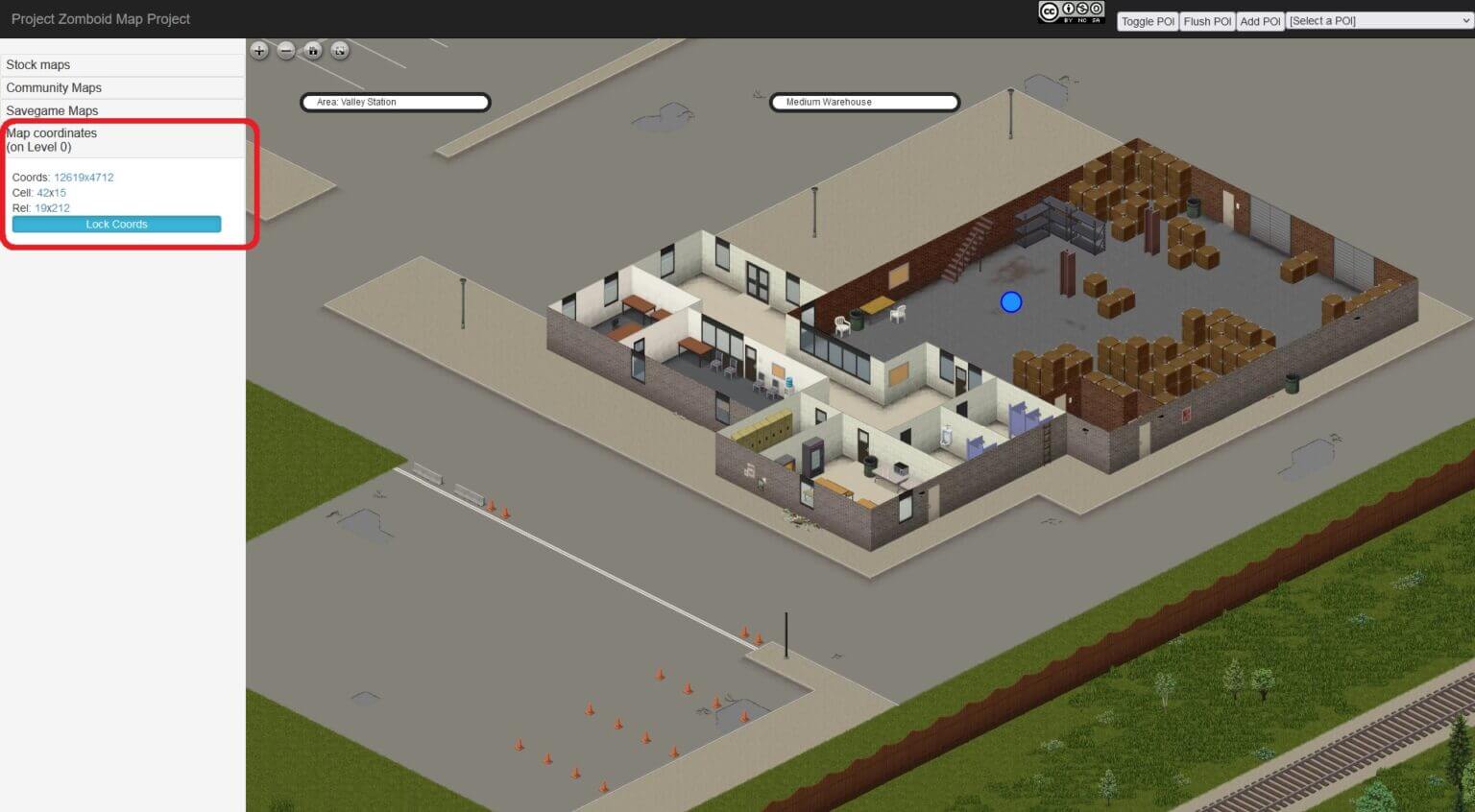Click the SA share-alike license icon

(1096, 9)
